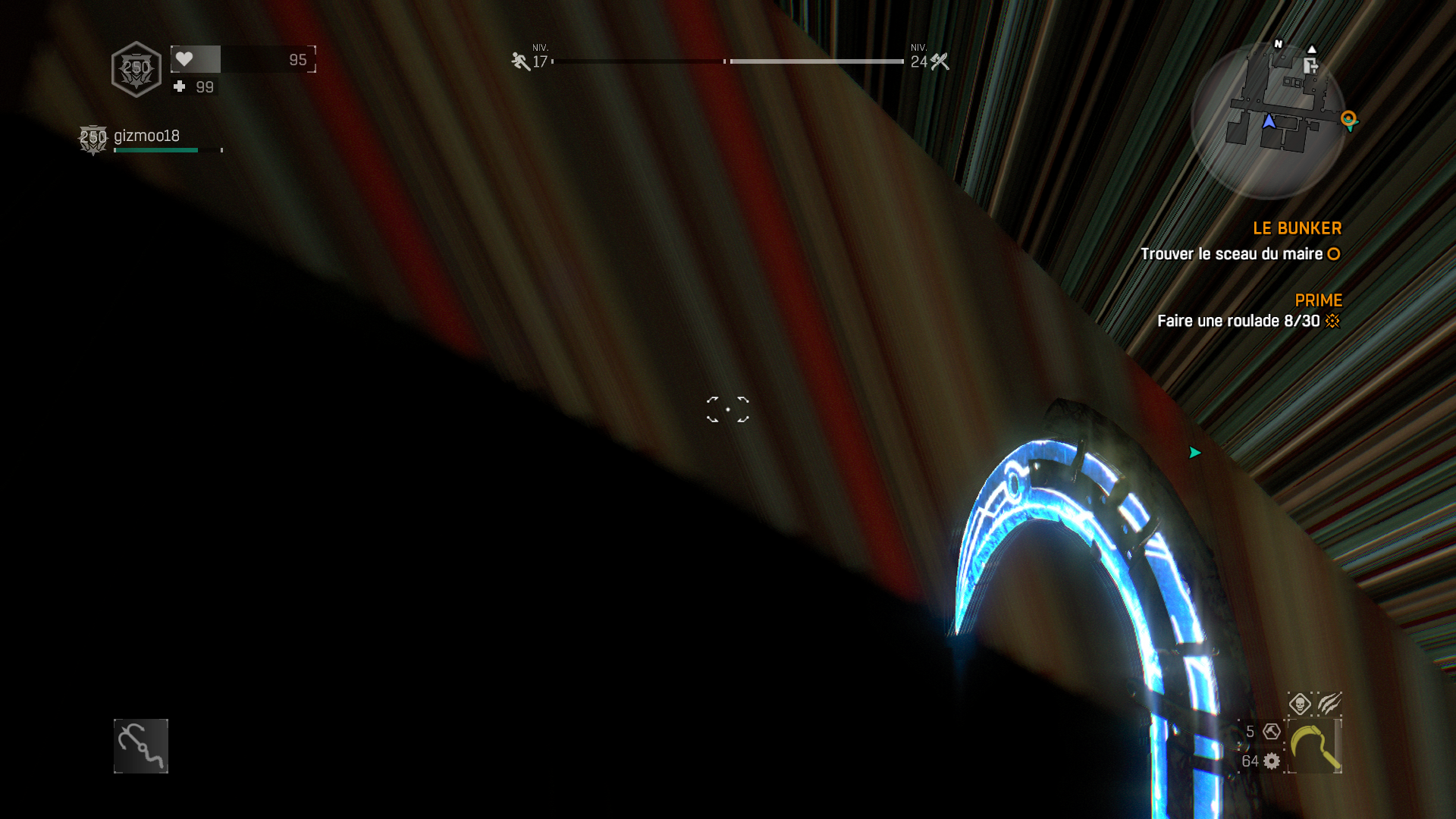Viewport: 1456px width, 819px height.
Task: Click the skull status icon above weapon
Action: pyautogui.click(x=1300, y=704)
